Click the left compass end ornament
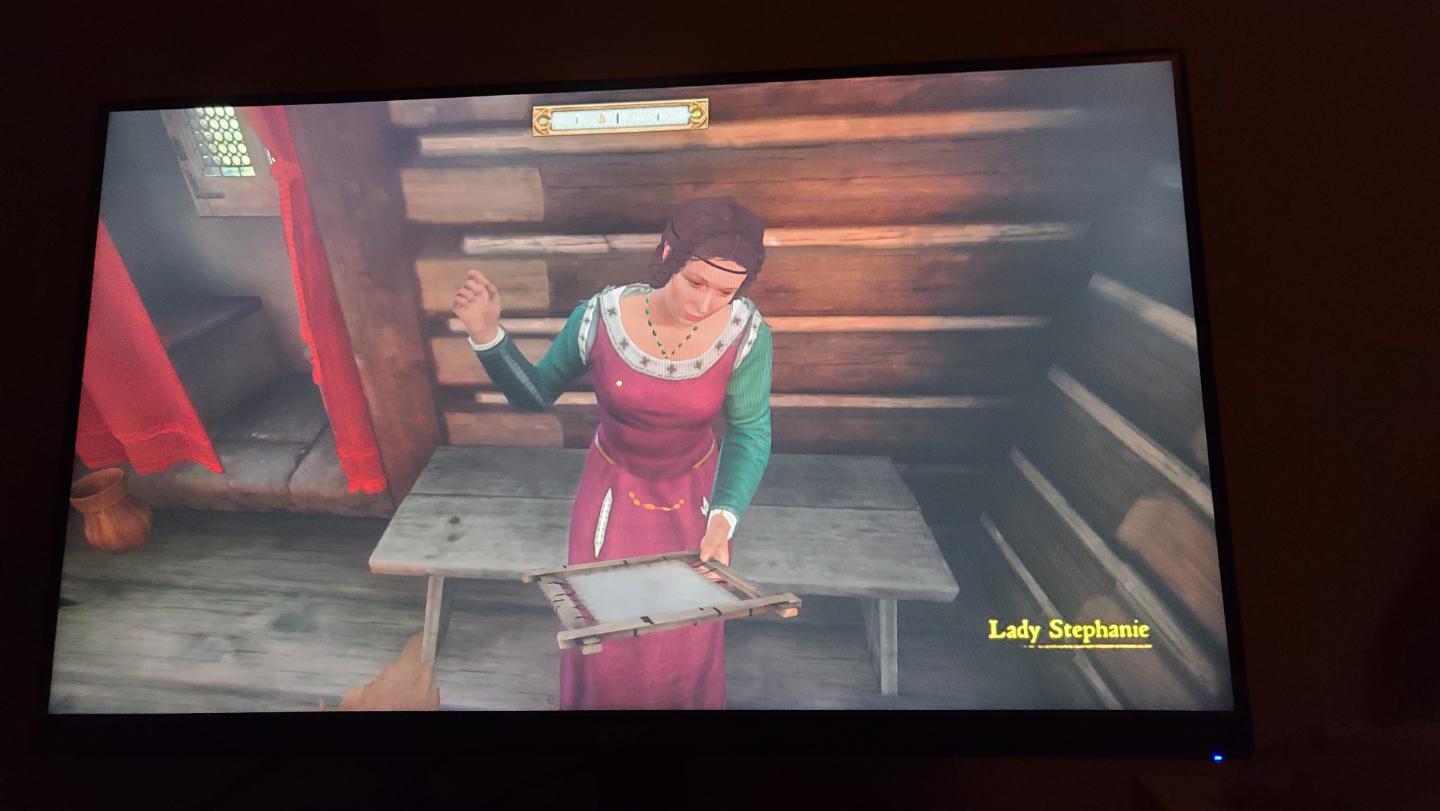This screenshot has height=811, width=1440. tap(543, 119)
